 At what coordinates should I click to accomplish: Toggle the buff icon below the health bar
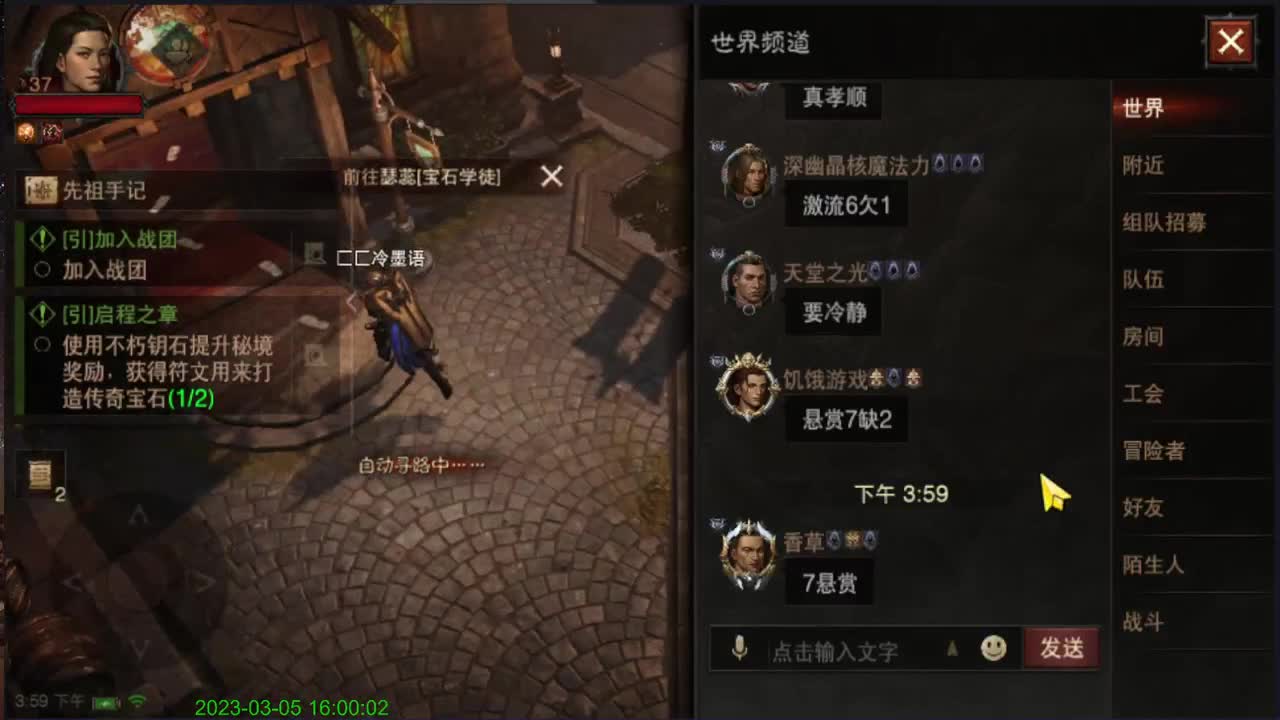pyautogui.click(x=26, y=130)
